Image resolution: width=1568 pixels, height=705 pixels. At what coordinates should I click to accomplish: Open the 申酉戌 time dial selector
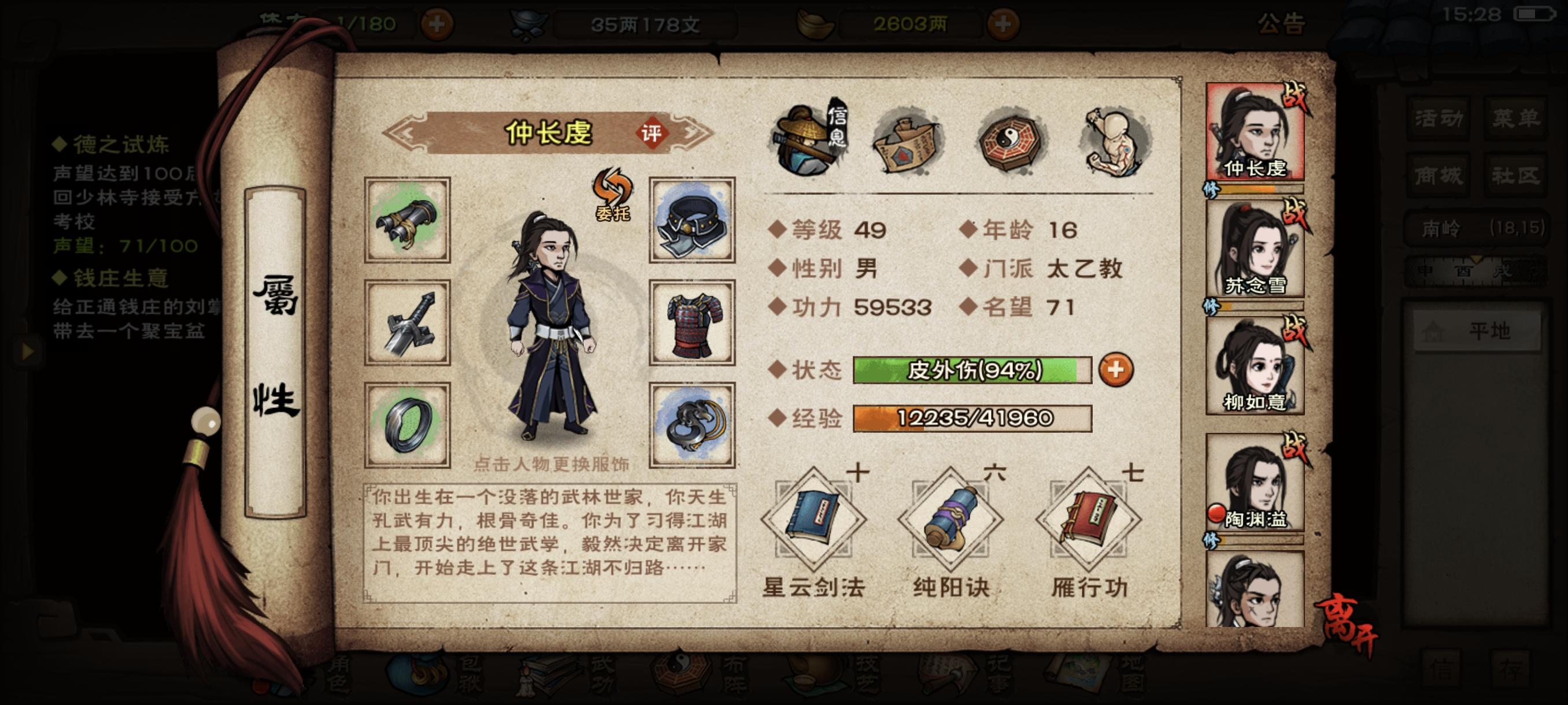[x=1463, y=271]
